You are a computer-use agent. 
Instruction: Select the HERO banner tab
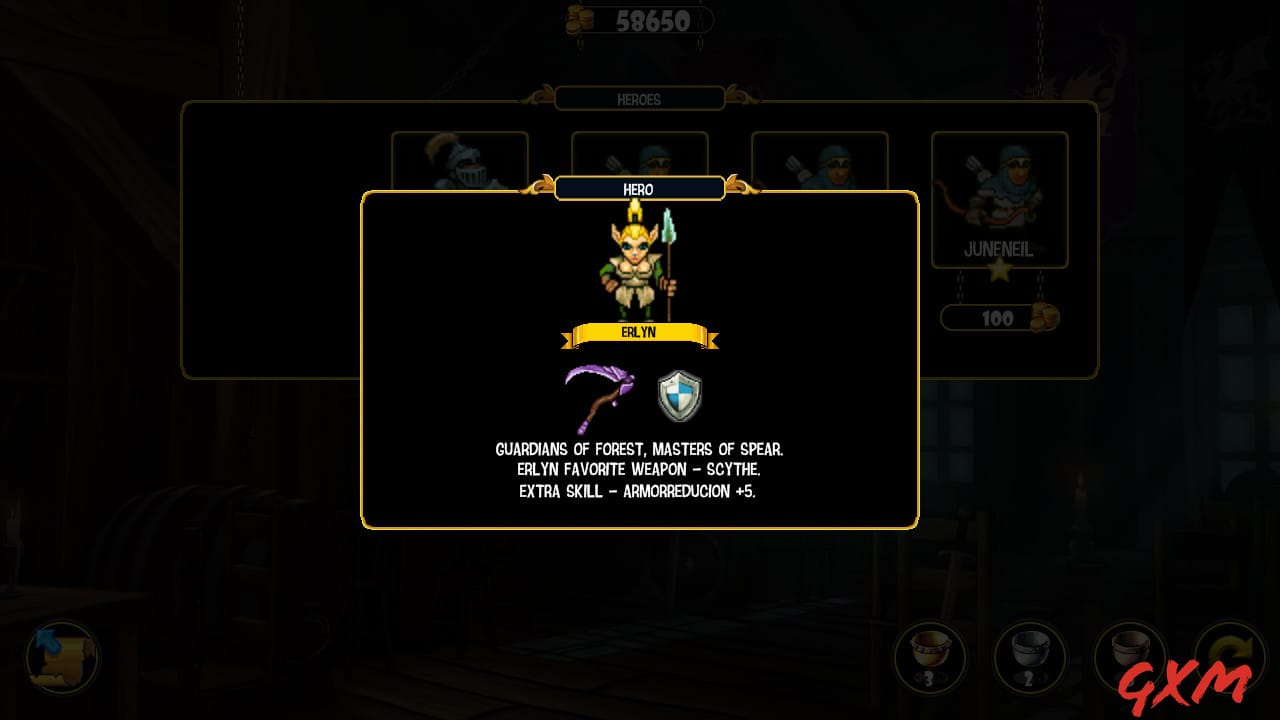pos(640,189)
